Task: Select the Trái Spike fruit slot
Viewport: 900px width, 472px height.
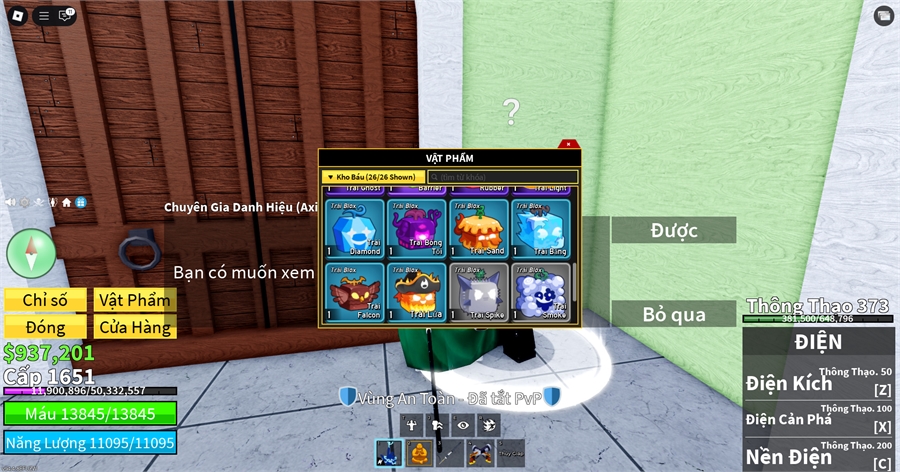Action: (x=479, y=292)
